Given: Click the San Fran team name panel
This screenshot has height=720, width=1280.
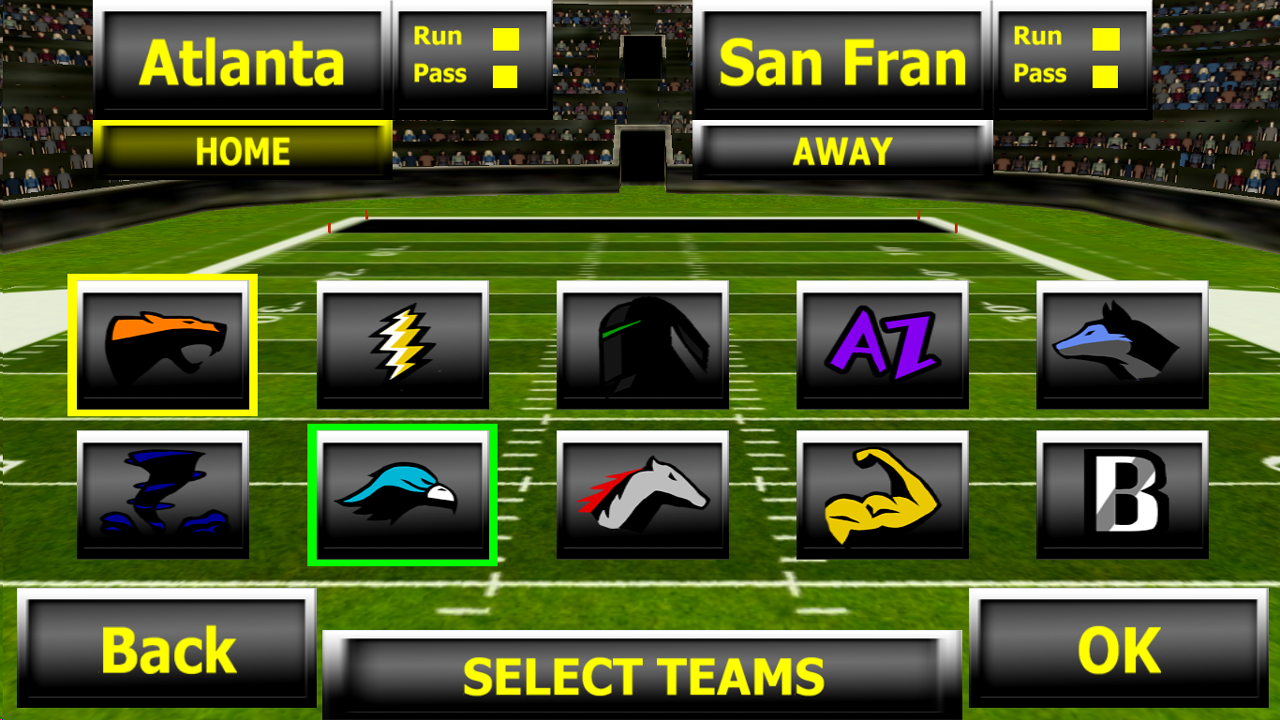Looking at the screenshot, I should coord(841,60).
